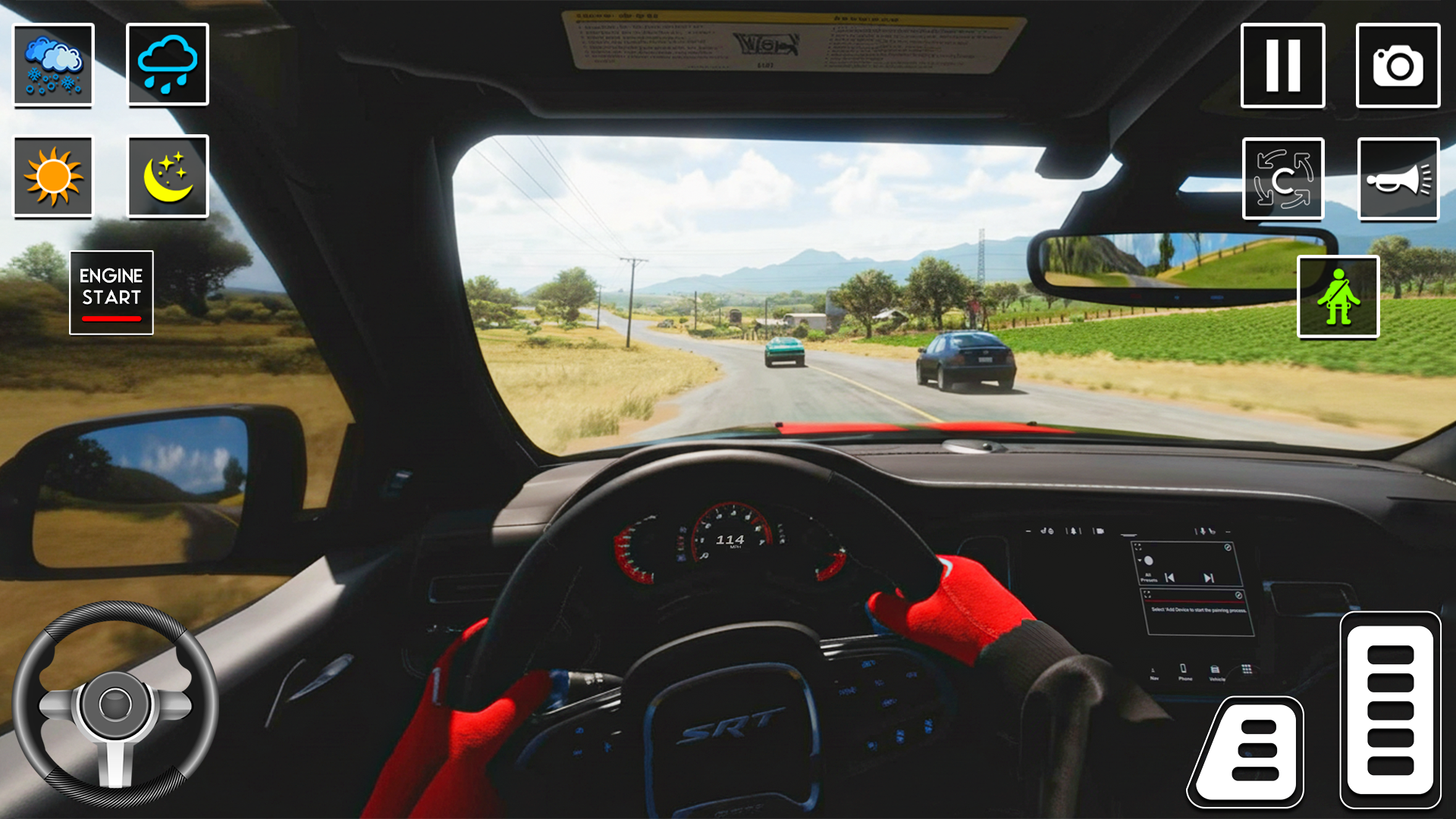The image size is (1456, 819).
Task: Toggle night mode with the moon icon
Action: point(168,177)
